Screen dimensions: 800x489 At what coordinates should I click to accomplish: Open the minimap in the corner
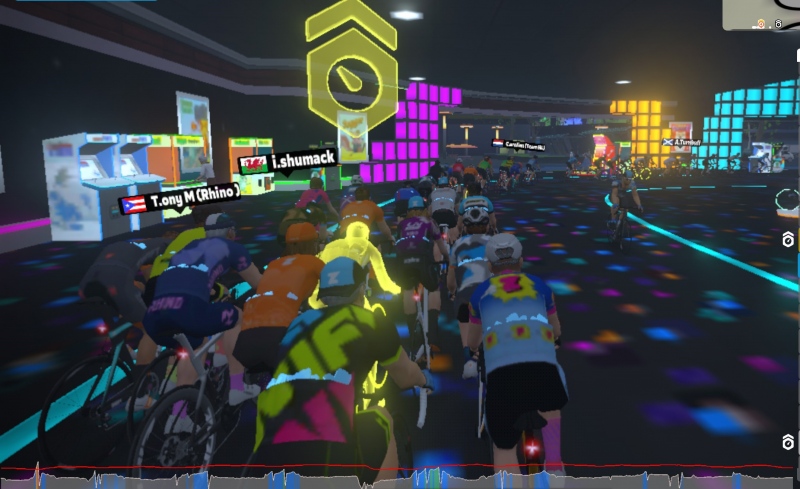coord(762,14)
